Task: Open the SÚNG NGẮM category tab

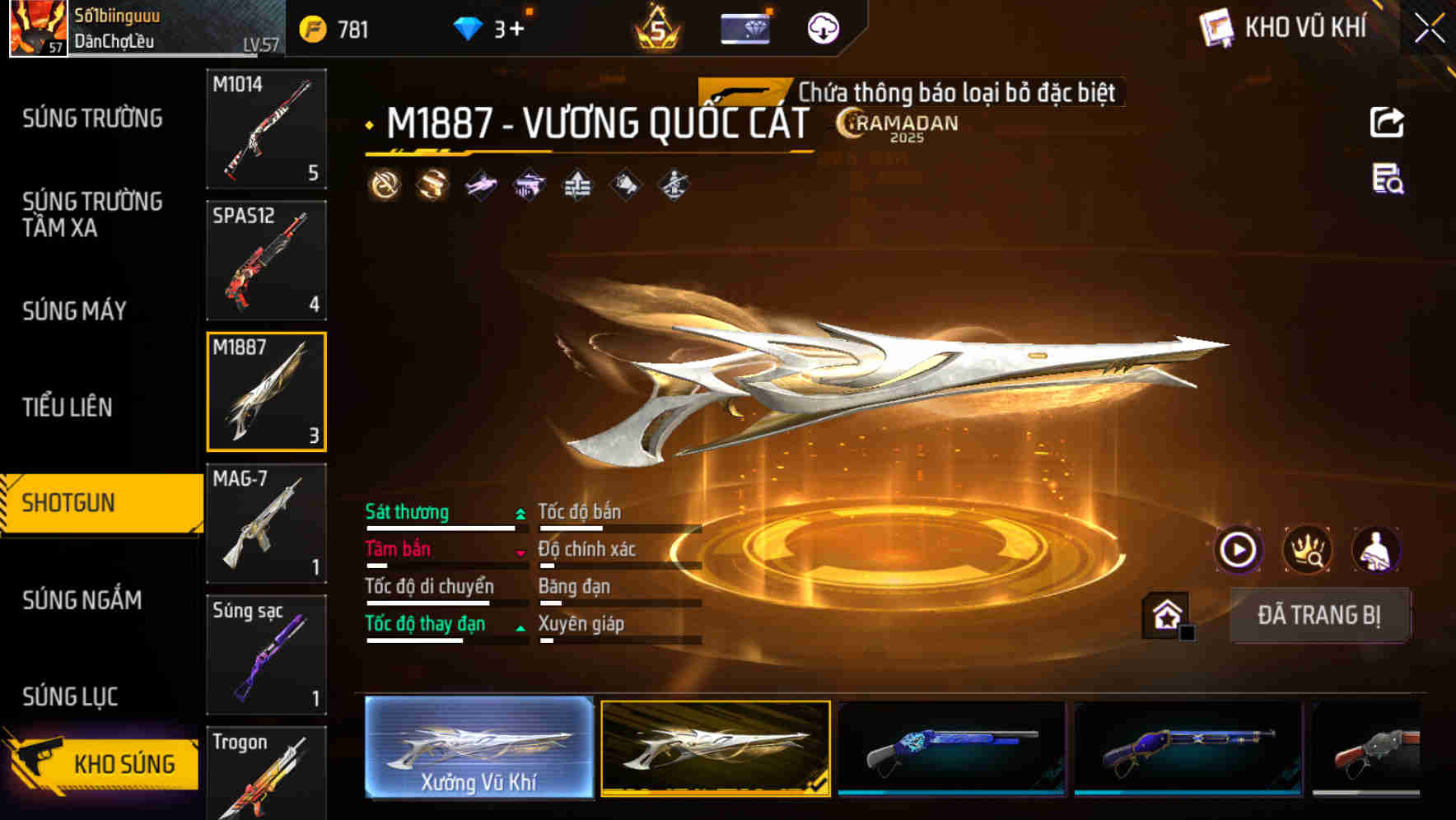Action: [x=82, y=601]
